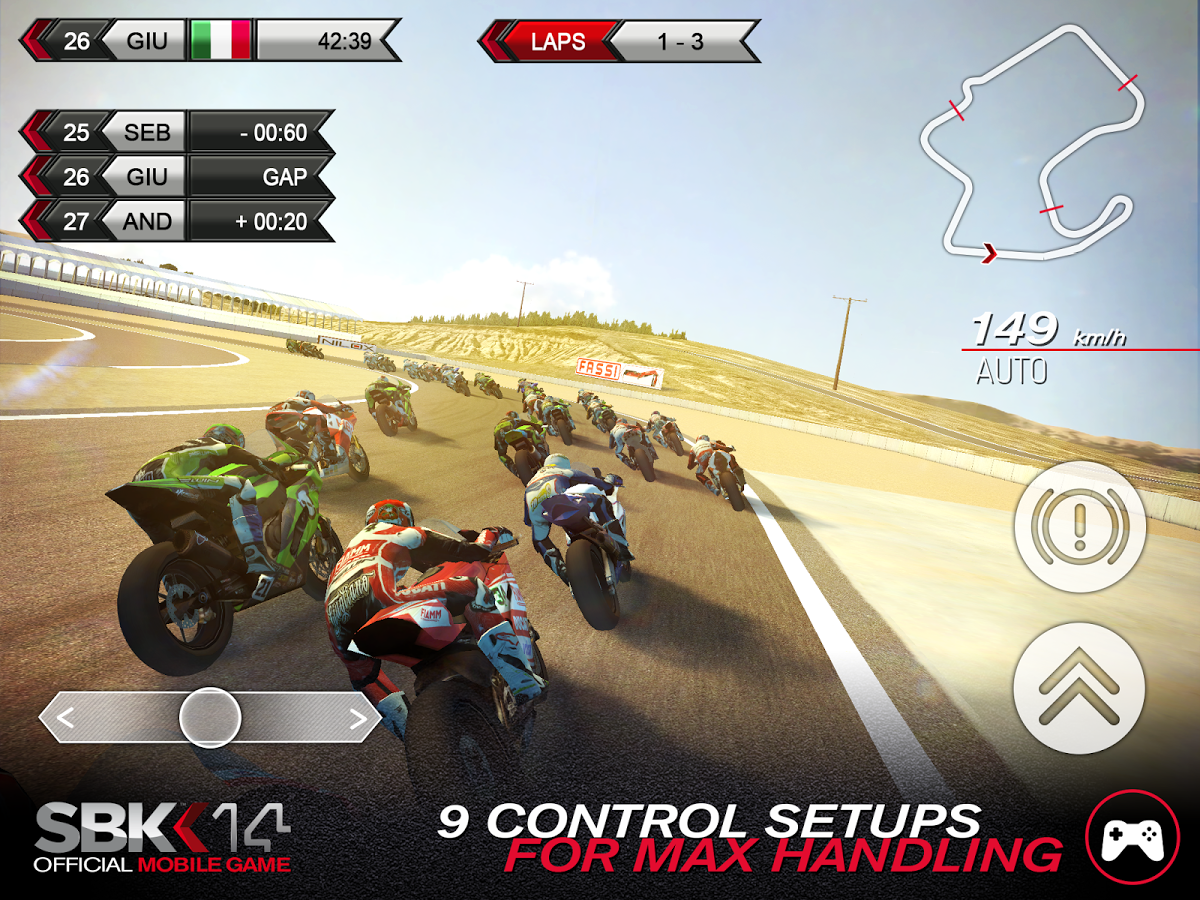Steer right with the slider's right arrow
This screenshot has width=1200, height=900.
pos(357,717)
